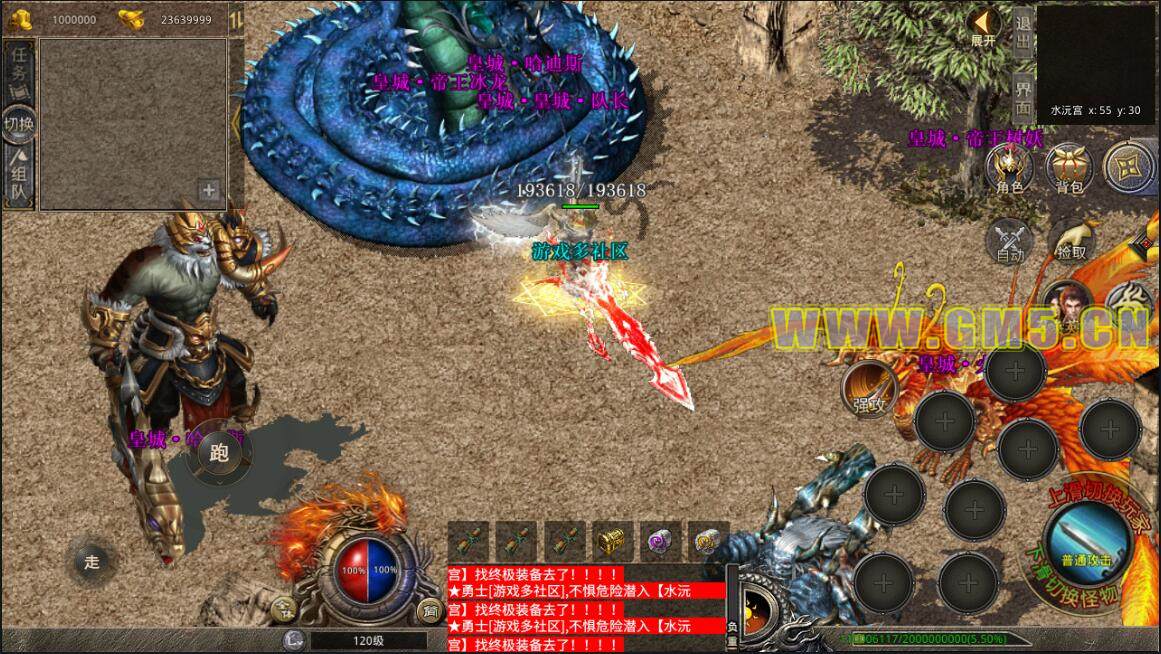Activate the 普通攻击 normal attack button
1161x654 pixels.
[x=1086, y=541]
